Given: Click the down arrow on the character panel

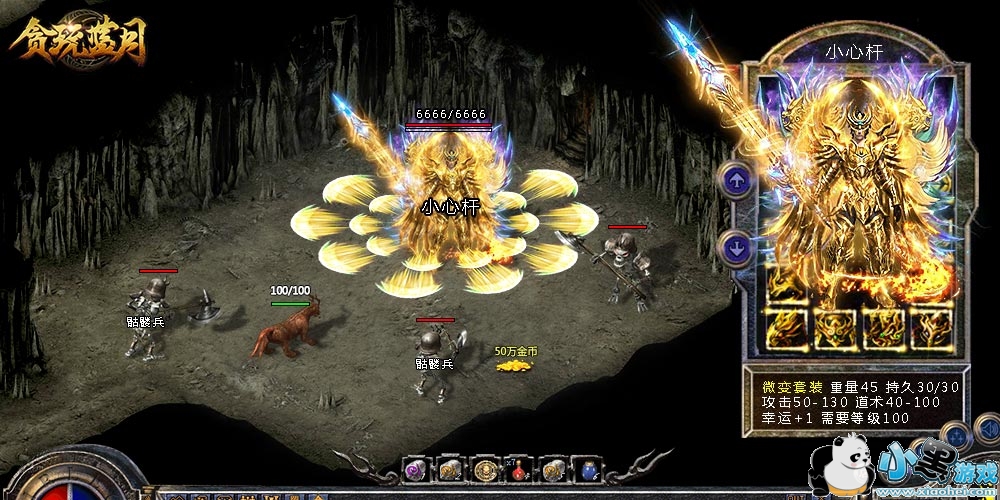Looking at the screenshot, I should [x=736, y=246].
